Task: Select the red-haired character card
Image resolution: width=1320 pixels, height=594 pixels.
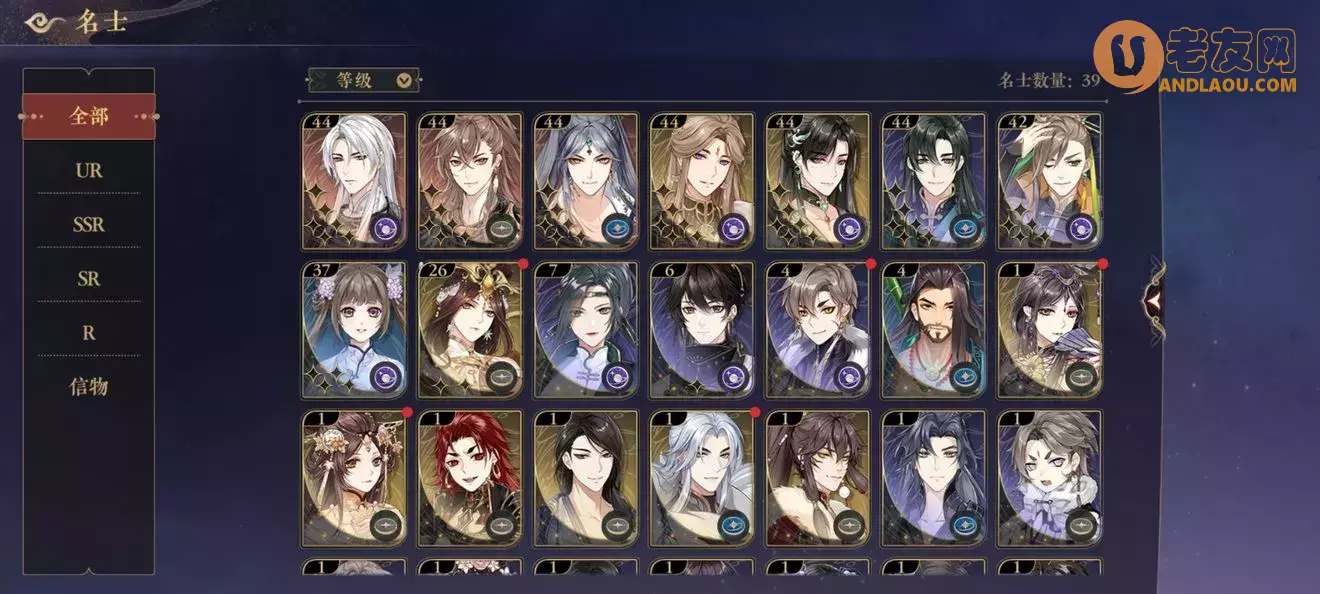Action: (x=470, y=477)
